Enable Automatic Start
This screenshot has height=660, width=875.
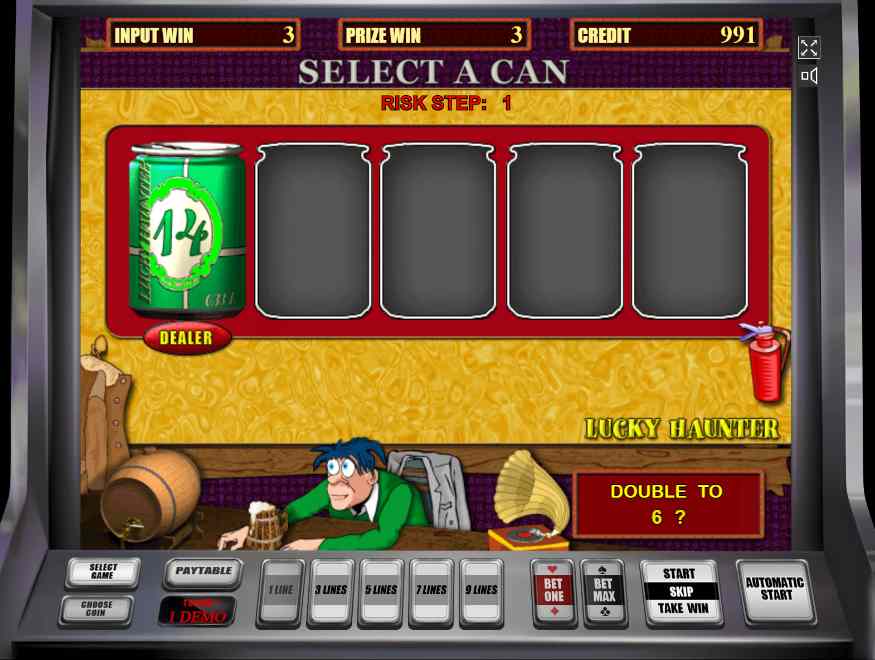(775, 590)
